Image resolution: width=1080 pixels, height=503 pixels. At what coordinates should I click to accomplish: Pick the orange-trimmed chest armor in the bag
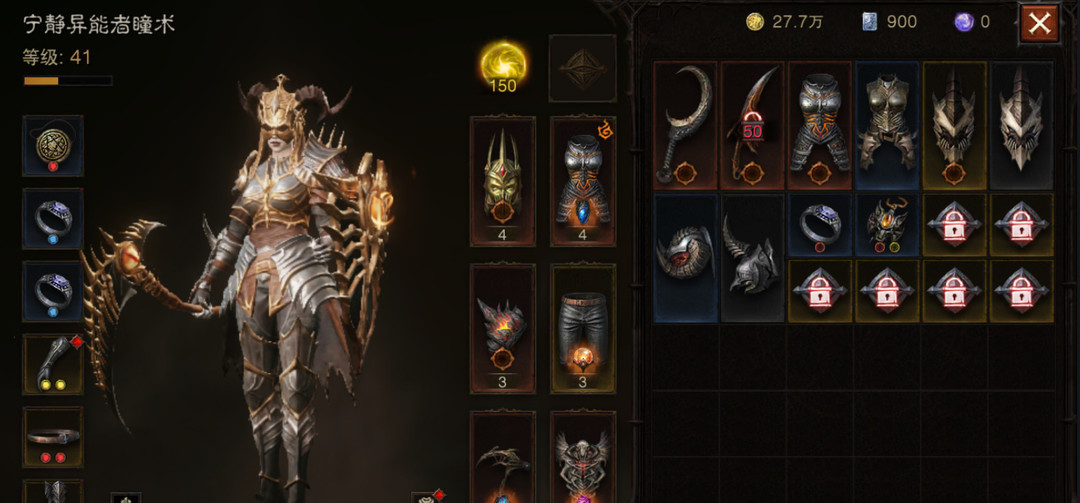[820, 125]
